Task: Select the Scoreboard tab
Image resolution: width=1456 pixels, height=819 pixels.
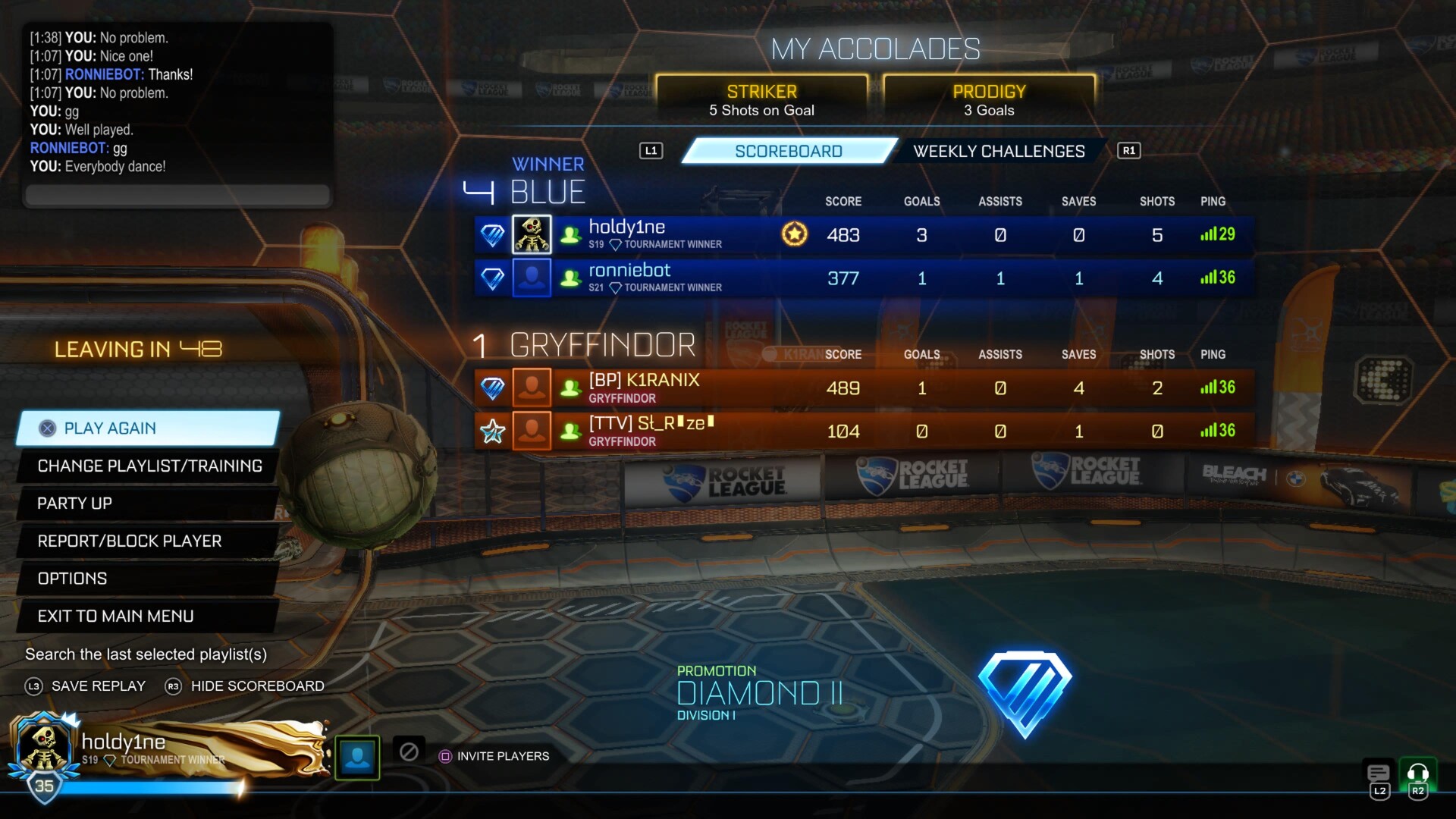Action: click(789, 151)
